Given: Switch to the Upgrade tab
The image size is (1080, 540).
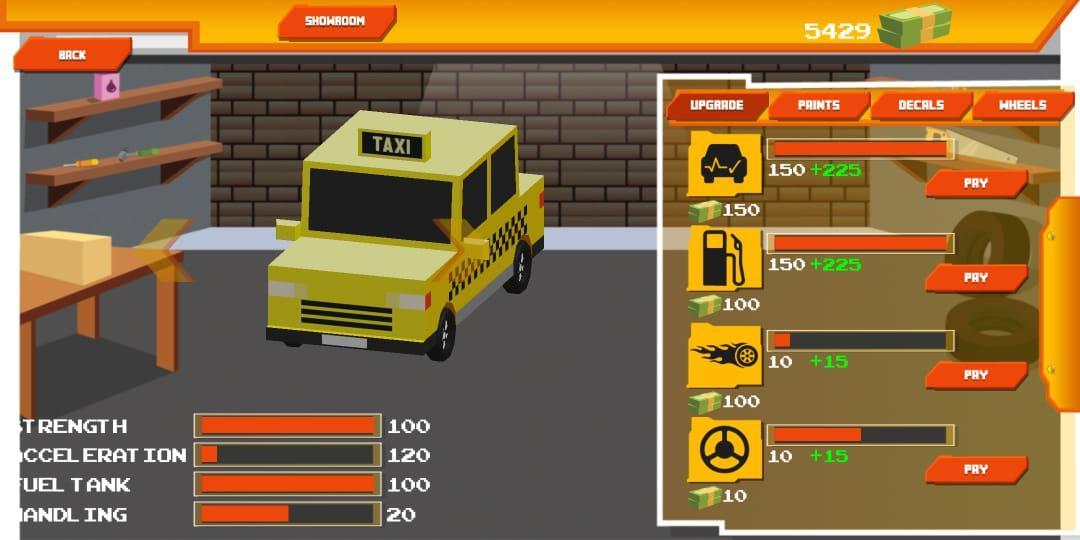Looking at the screenshot, I should click(717, 105).
